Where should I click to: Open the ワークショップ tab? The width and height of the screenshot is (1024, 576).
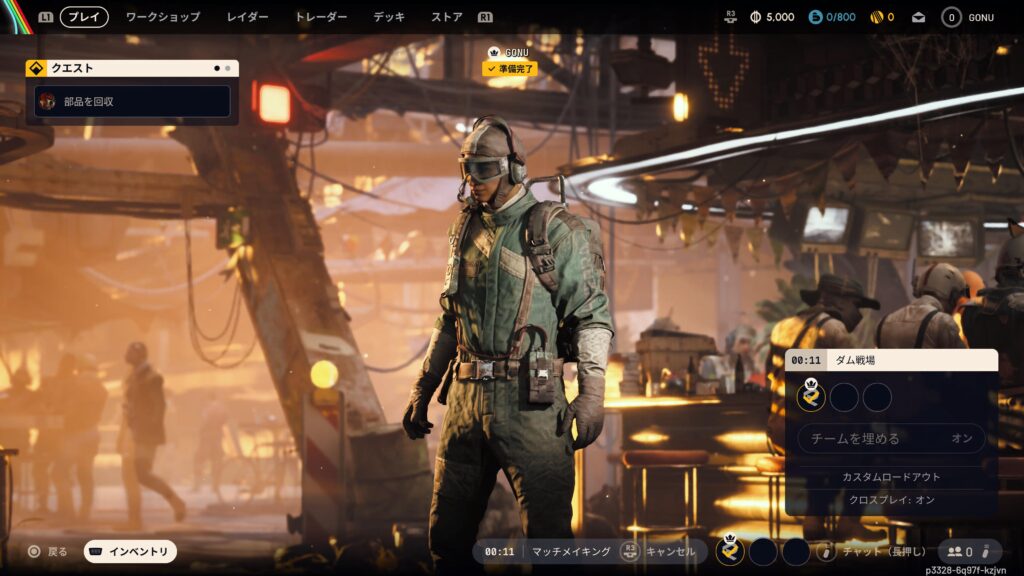click(163, 17)
